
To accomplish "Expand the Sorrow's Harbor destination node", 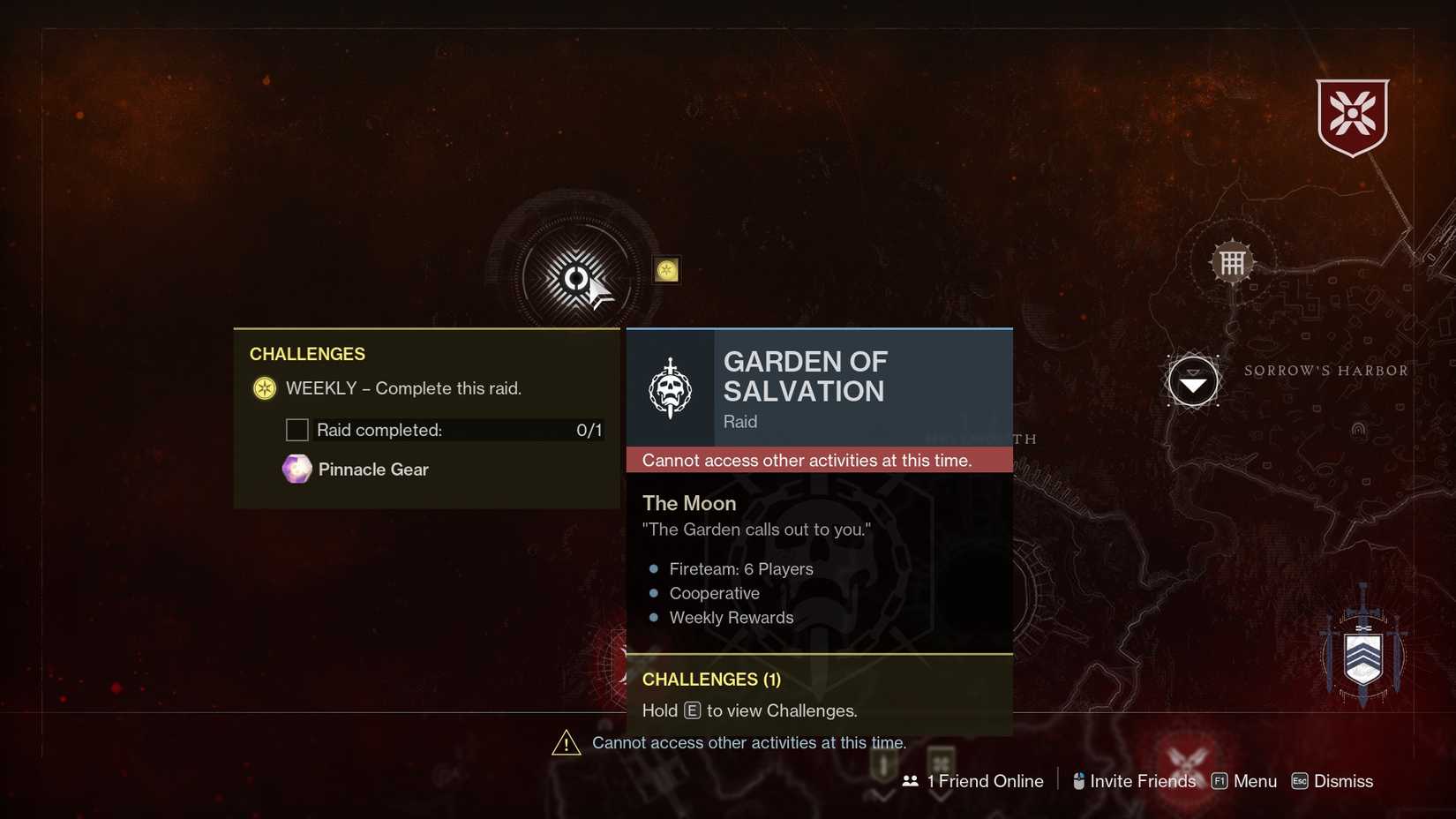I will pos(1193,381).
